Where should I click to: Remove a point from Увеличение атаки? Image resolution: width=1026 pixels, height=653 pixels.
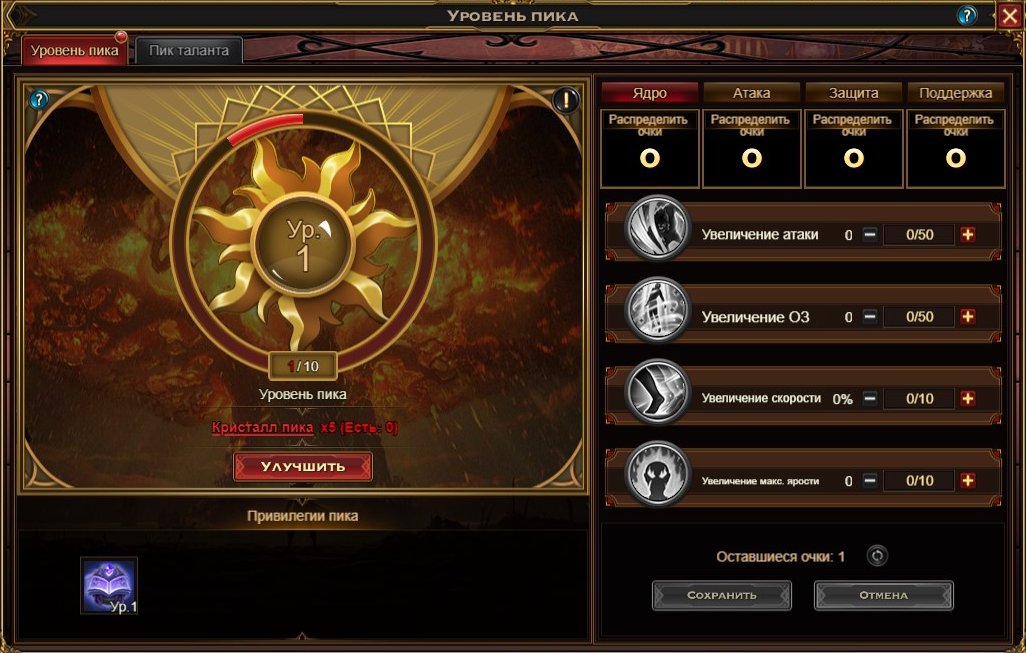870,235
